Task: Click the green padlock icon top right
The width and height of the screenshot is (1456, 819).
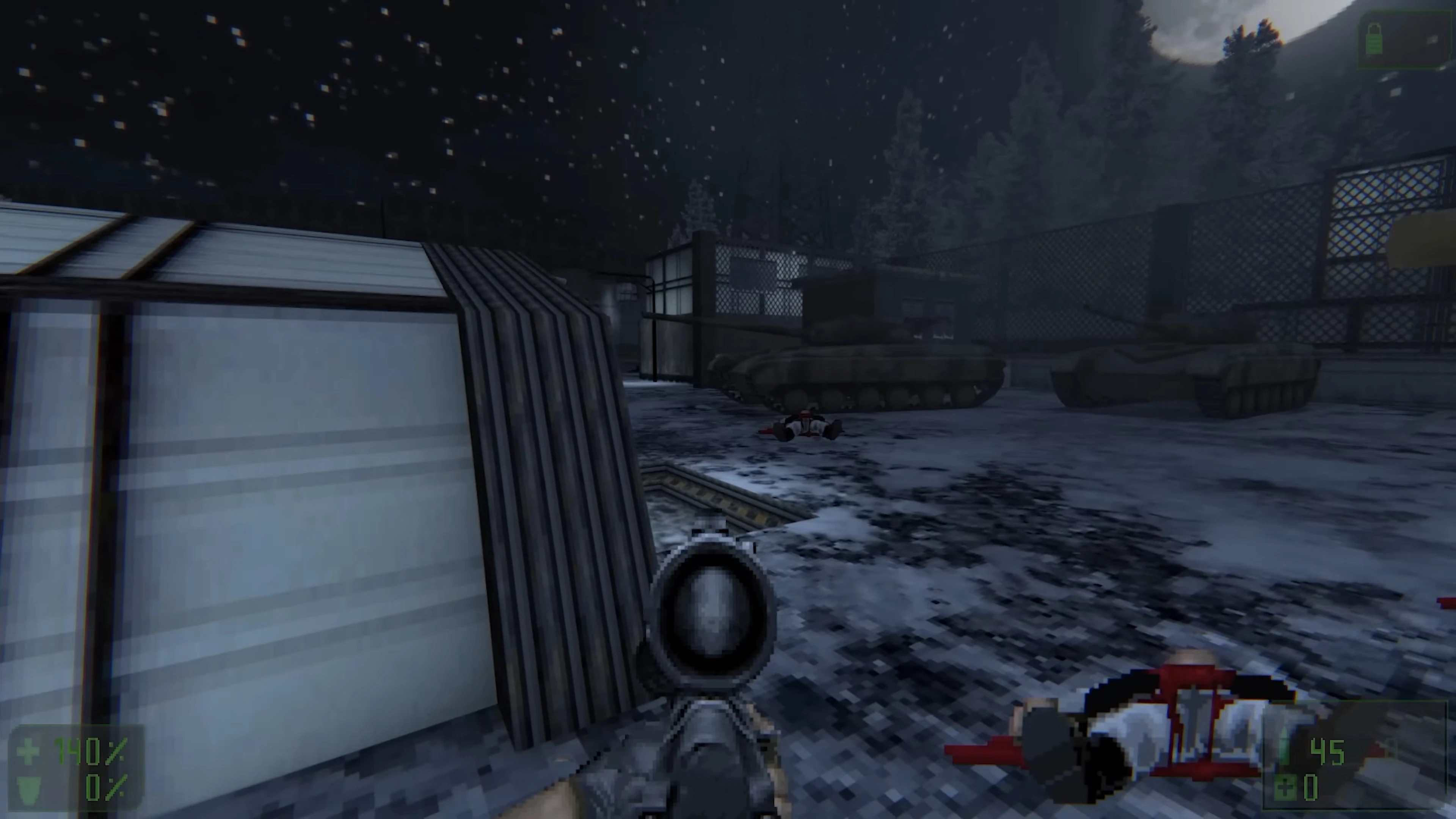Action: coord(1374,38)
